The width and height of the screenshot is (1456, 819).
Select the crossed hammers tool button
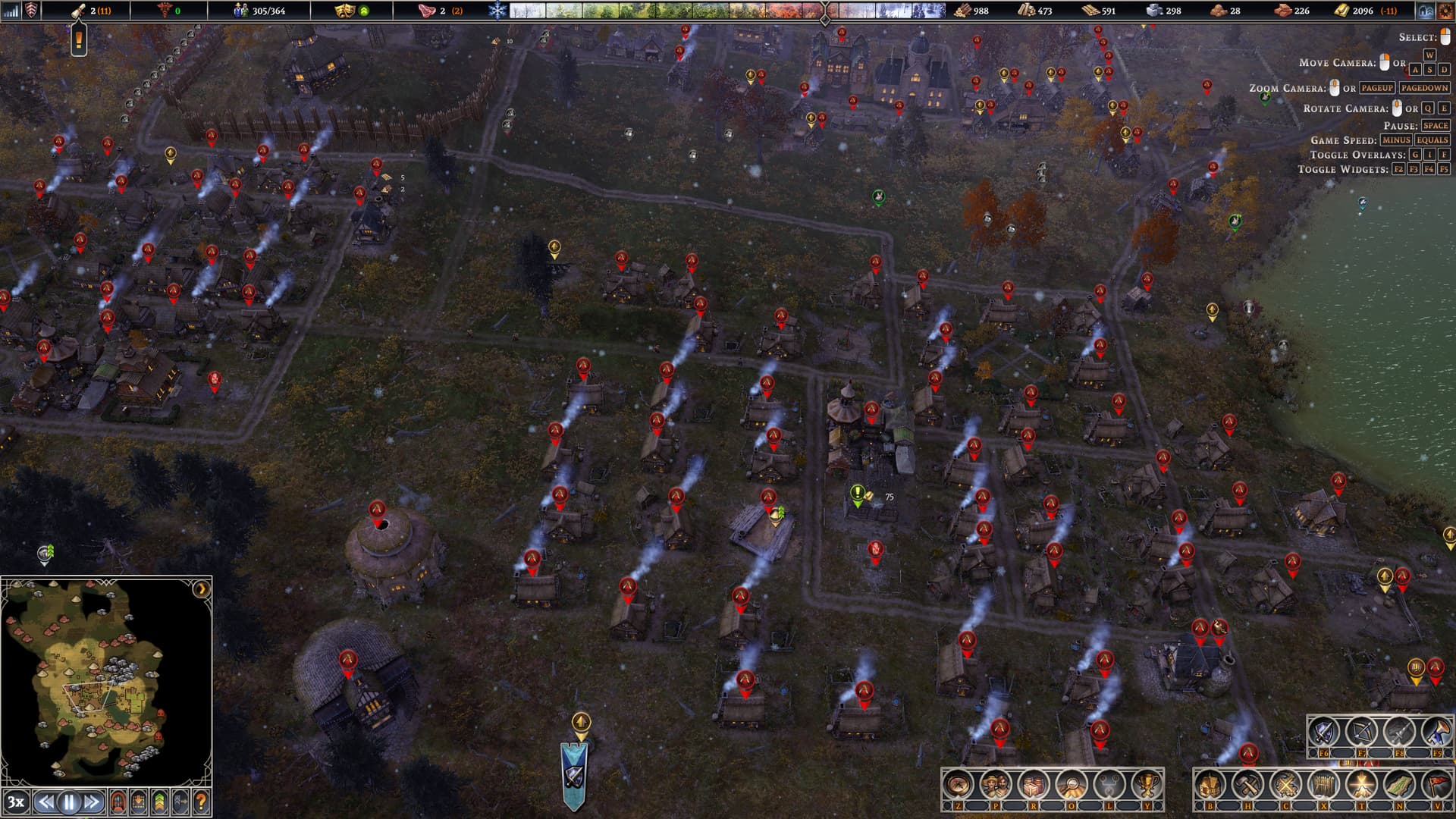(x=1247, y=786)
